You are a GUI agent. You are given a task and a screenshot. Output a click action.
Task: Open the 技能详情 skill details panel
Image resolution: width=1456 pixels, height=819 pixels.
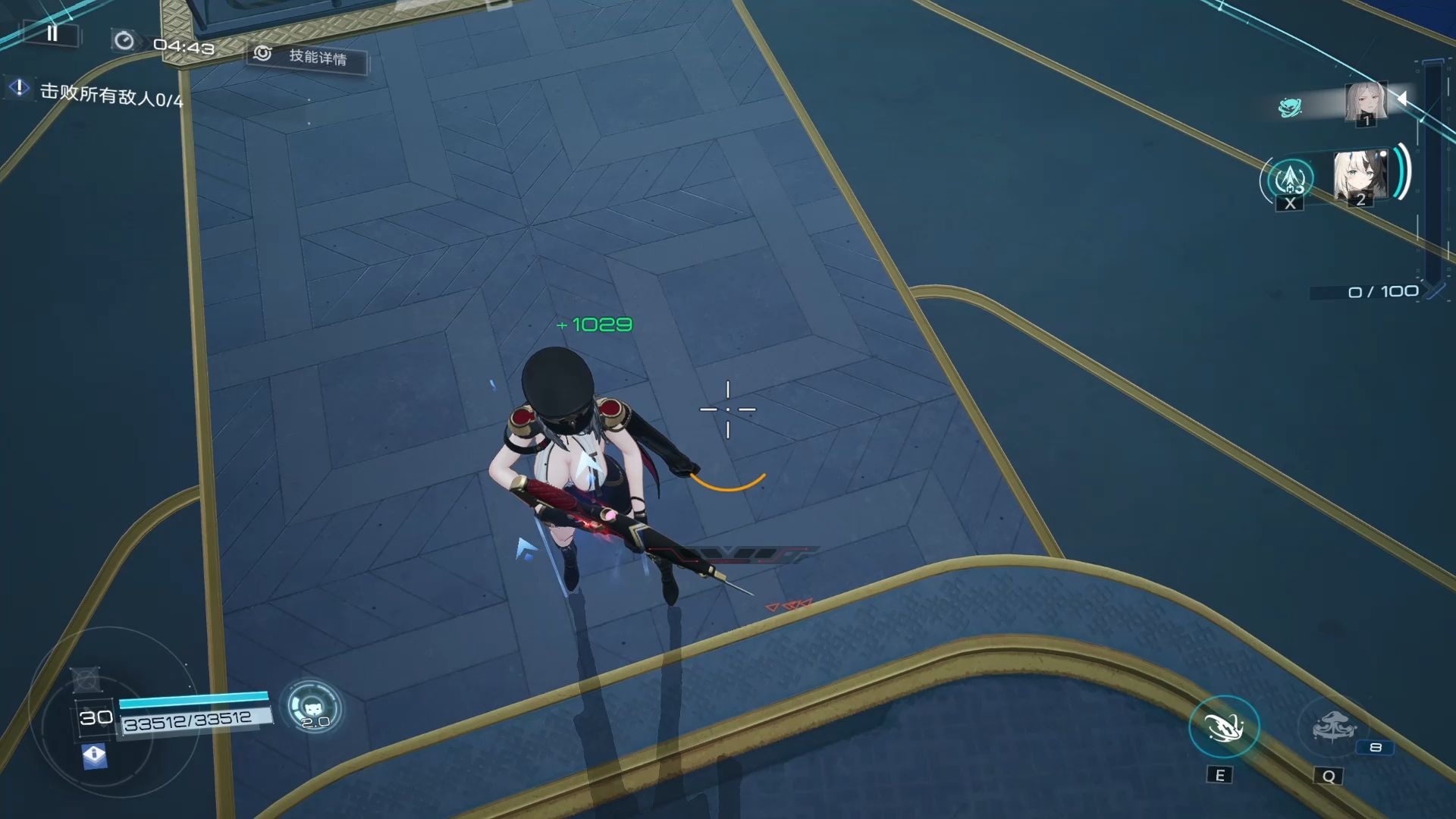click(308, 57)
